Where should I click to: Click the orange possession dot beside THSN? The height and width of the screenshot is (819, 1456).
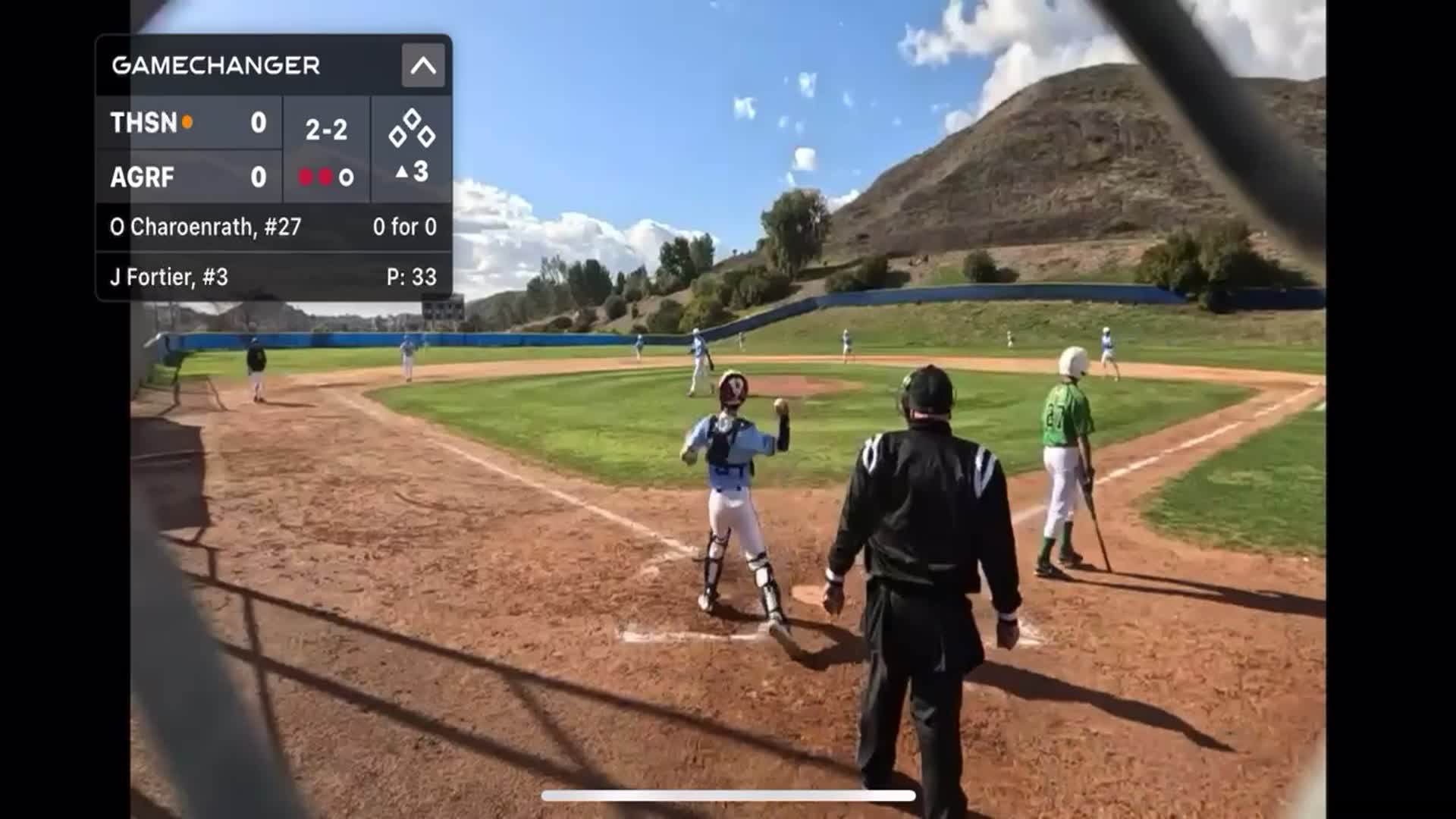(187, 121)
